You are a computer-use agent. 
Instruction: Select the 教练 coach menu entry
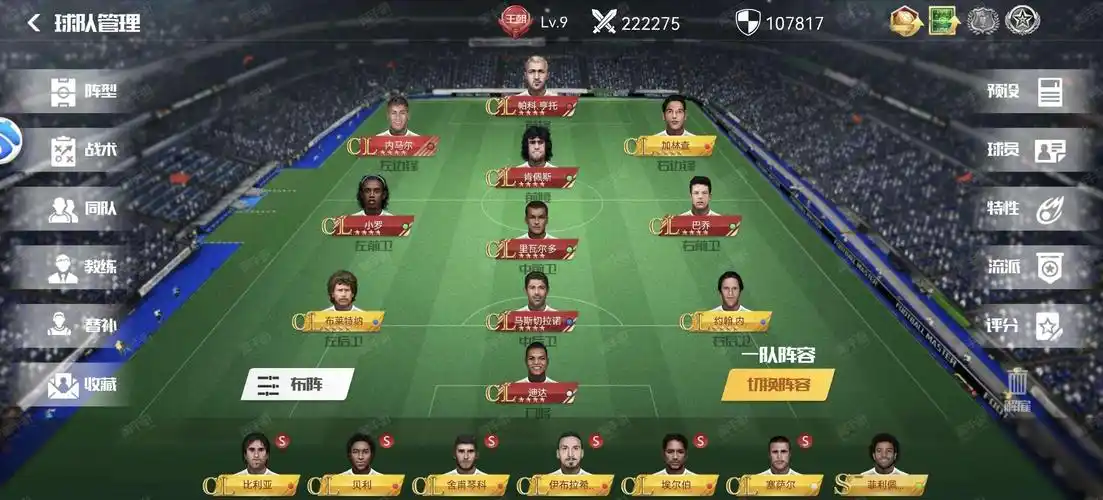click(x=85, y=267)
